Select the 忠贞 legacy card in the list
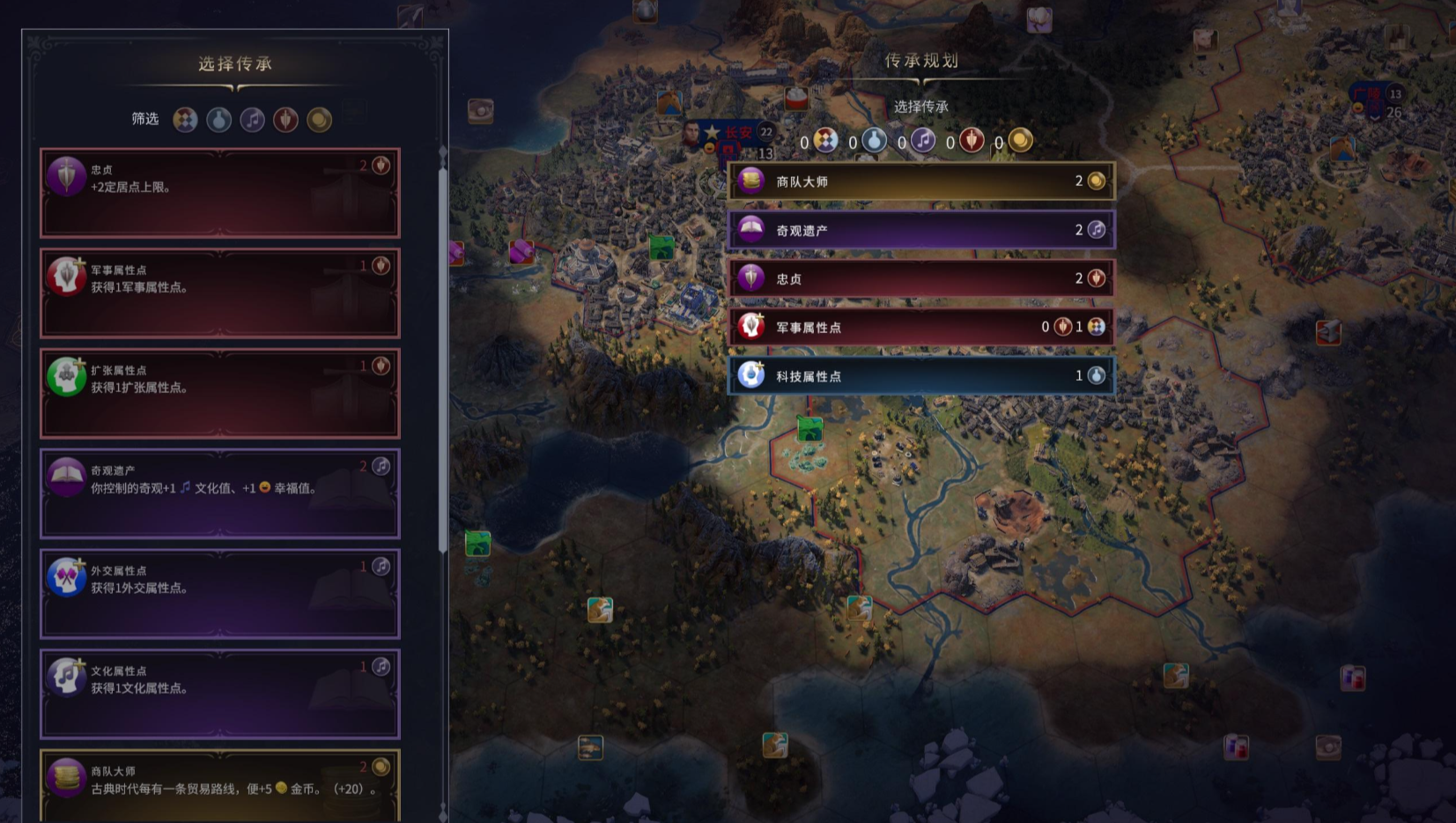 (x=220, y=193)
